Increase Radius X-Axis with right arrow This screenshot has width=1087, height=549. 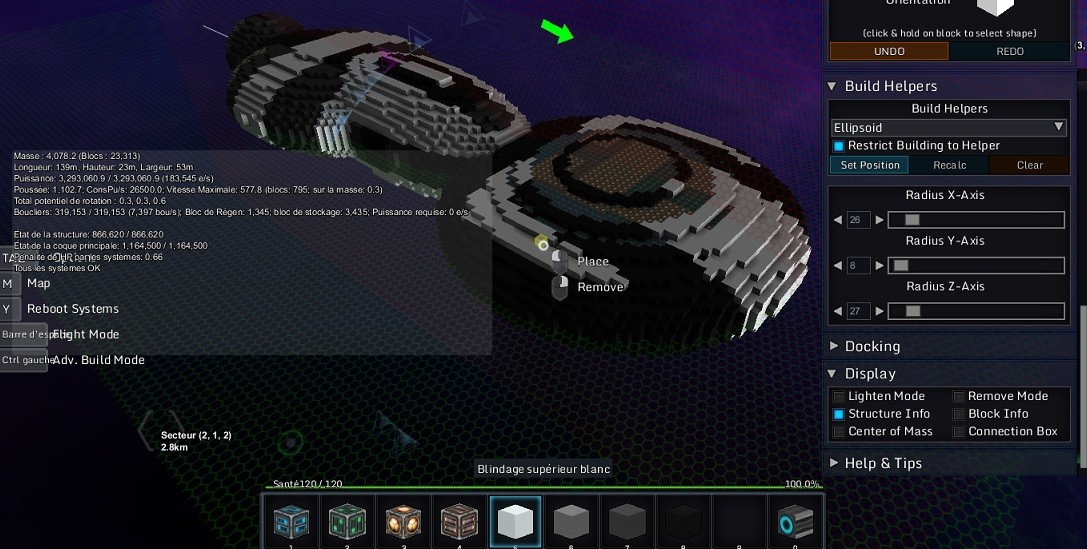pyautogui.click(x=879, y=220)
